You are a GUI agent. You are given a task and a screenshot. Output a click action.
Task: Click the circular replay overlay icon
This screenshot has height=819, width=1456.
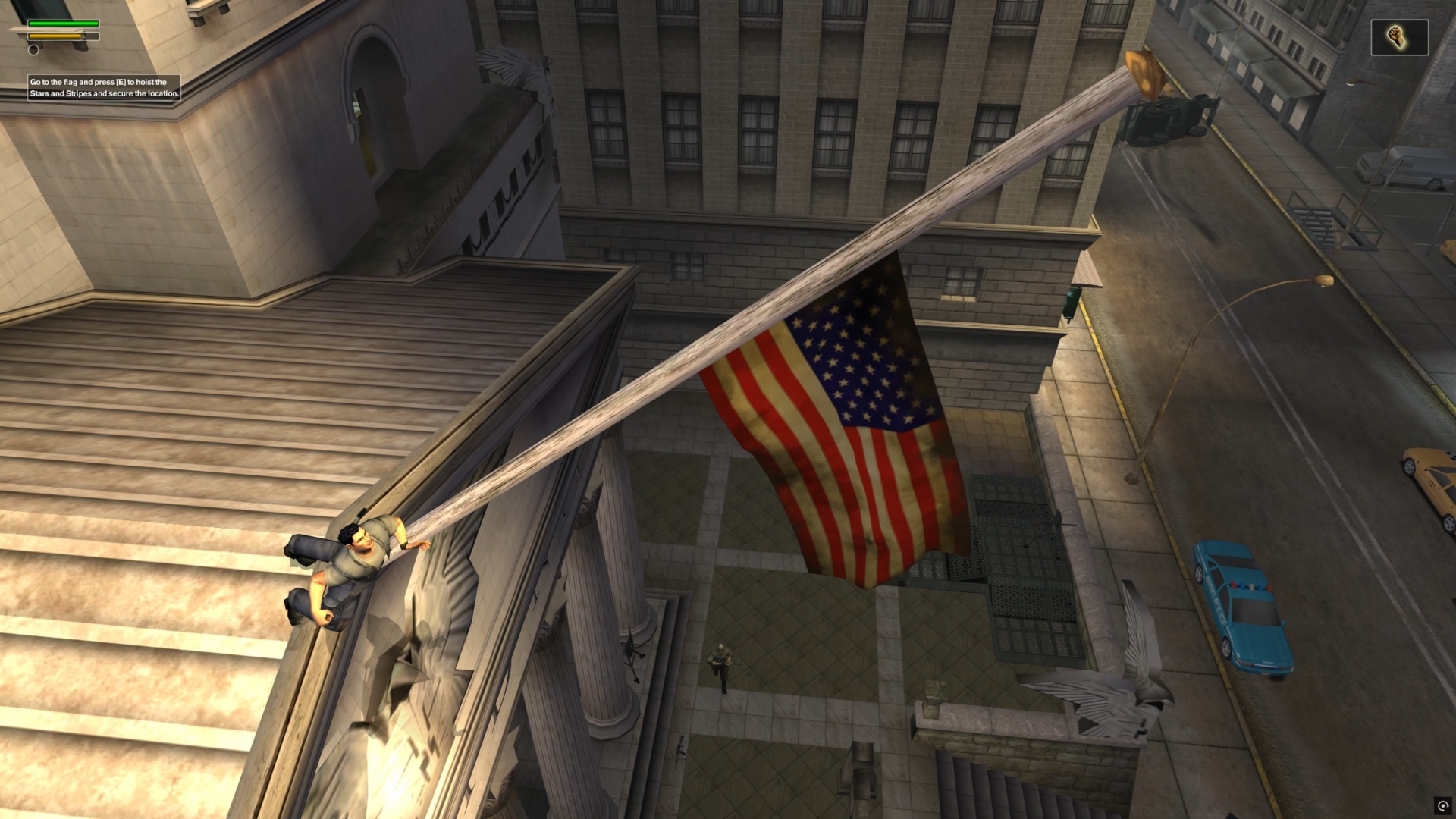[1442, 805]
